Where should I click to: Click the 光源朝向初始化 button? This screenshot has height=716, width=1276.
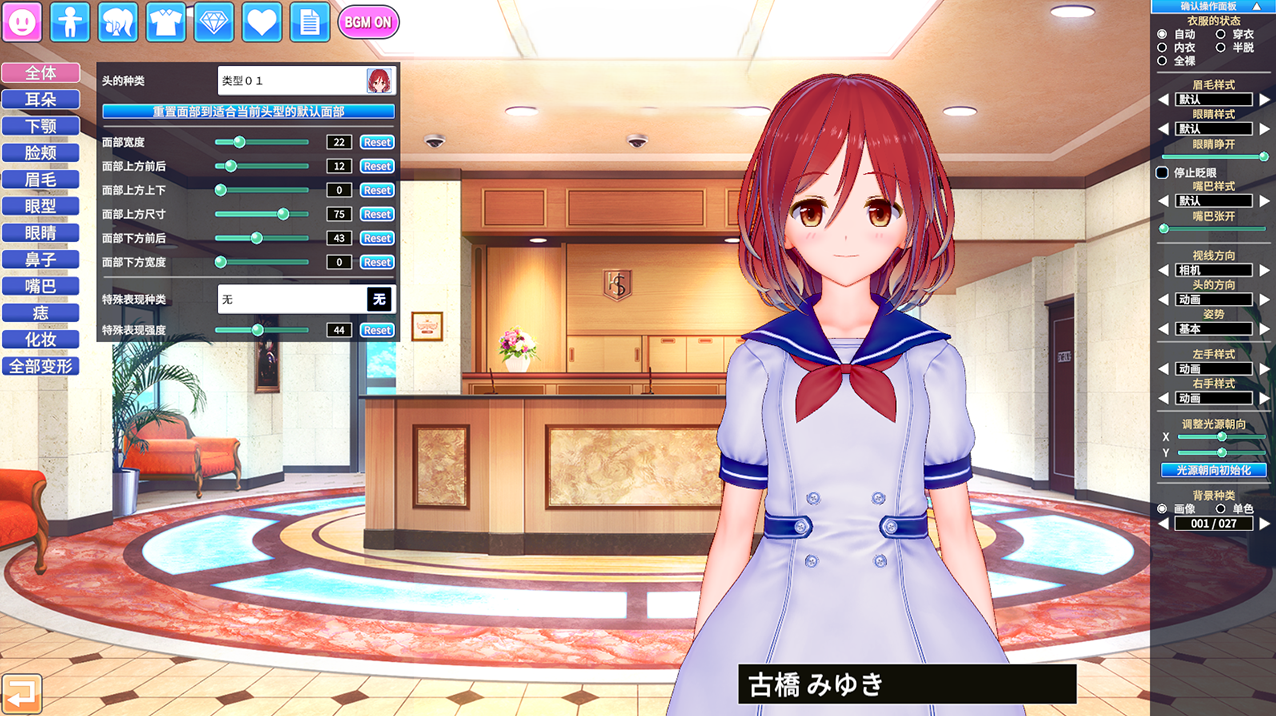point(1213,470)
